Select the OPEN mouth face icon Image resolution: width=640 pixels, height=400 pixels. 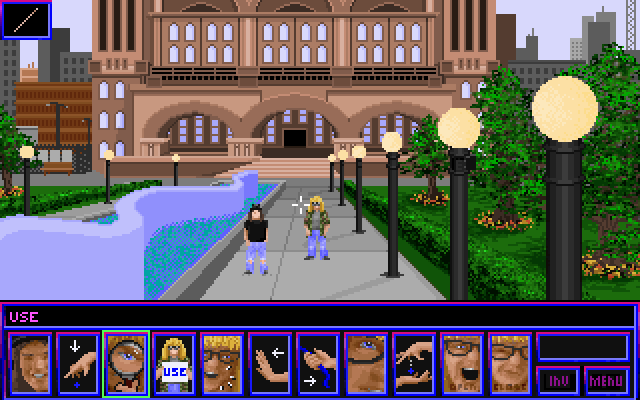pos(462,364)
